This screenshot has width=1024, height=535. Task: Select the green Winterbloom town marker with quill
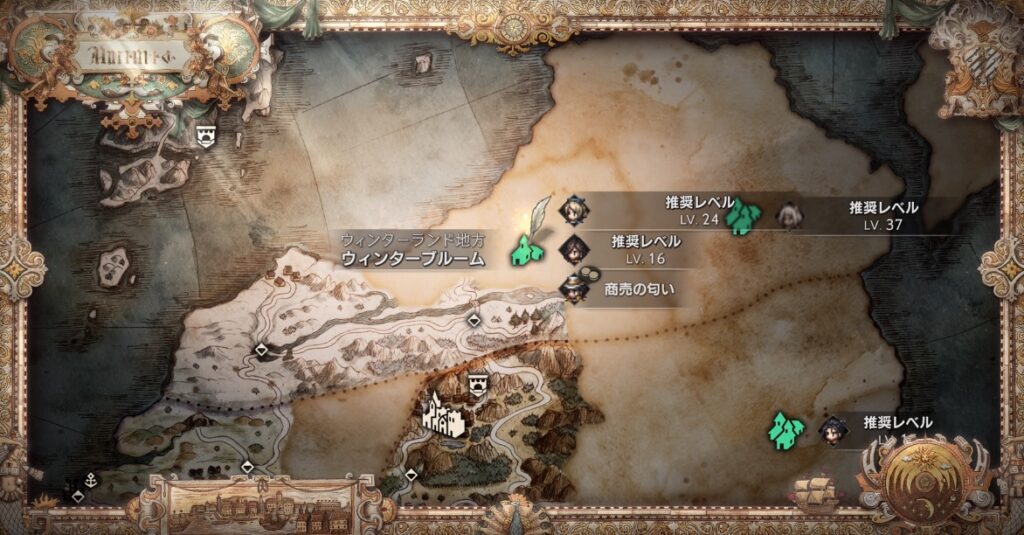coord(528,248)
